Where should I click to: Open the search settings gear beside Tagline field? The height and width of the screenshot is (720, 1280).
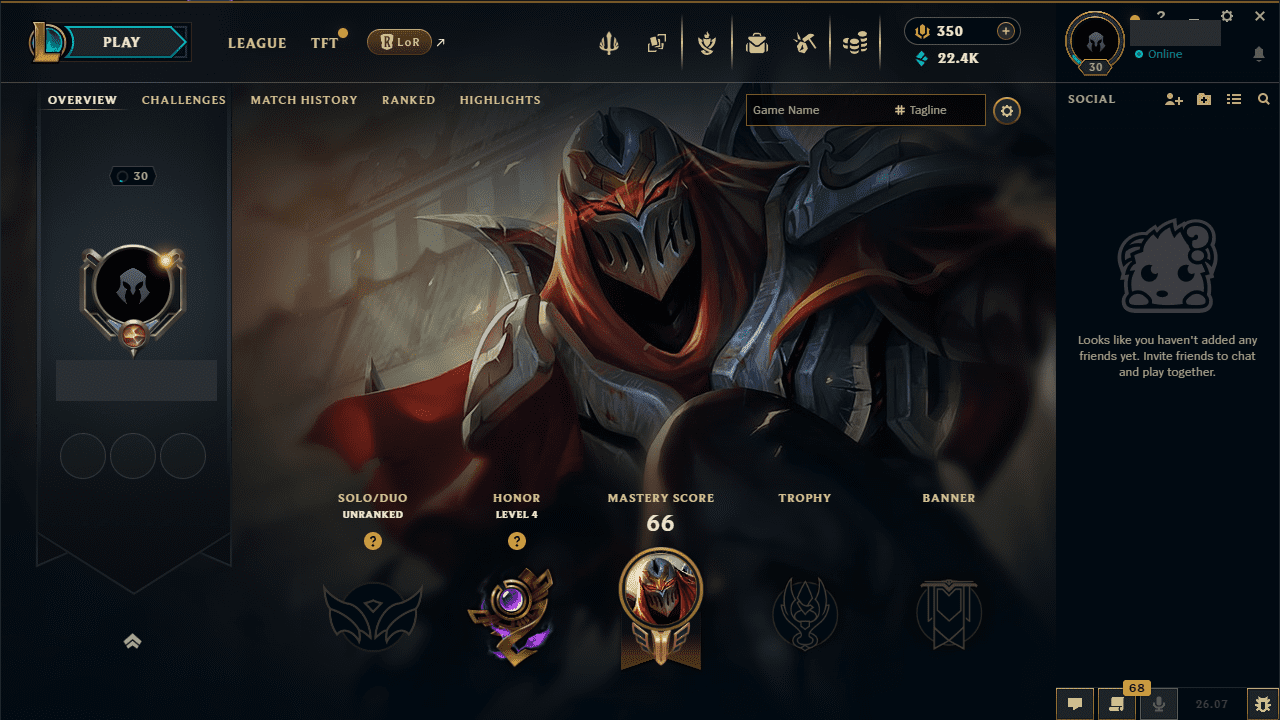[1007, 110]
